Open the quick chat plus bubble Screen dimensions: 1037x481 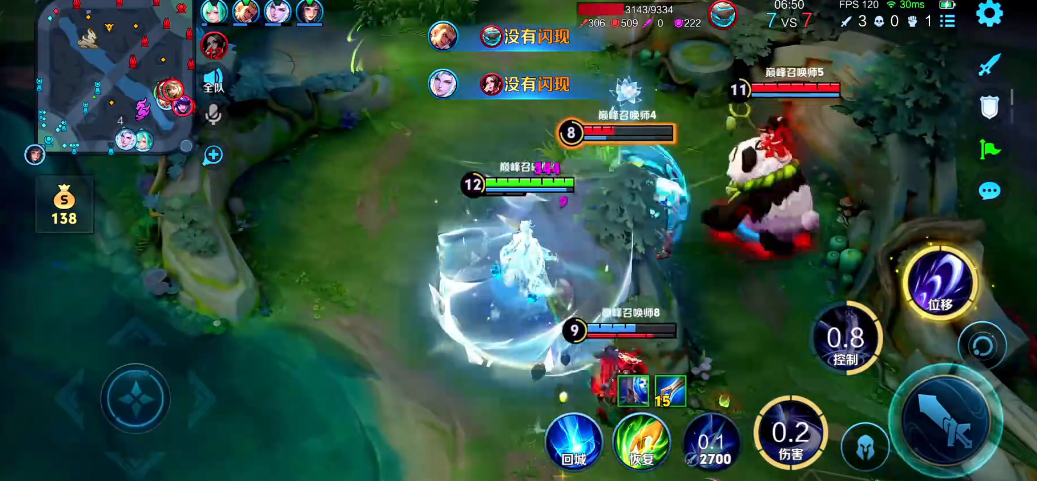[212, 155]
